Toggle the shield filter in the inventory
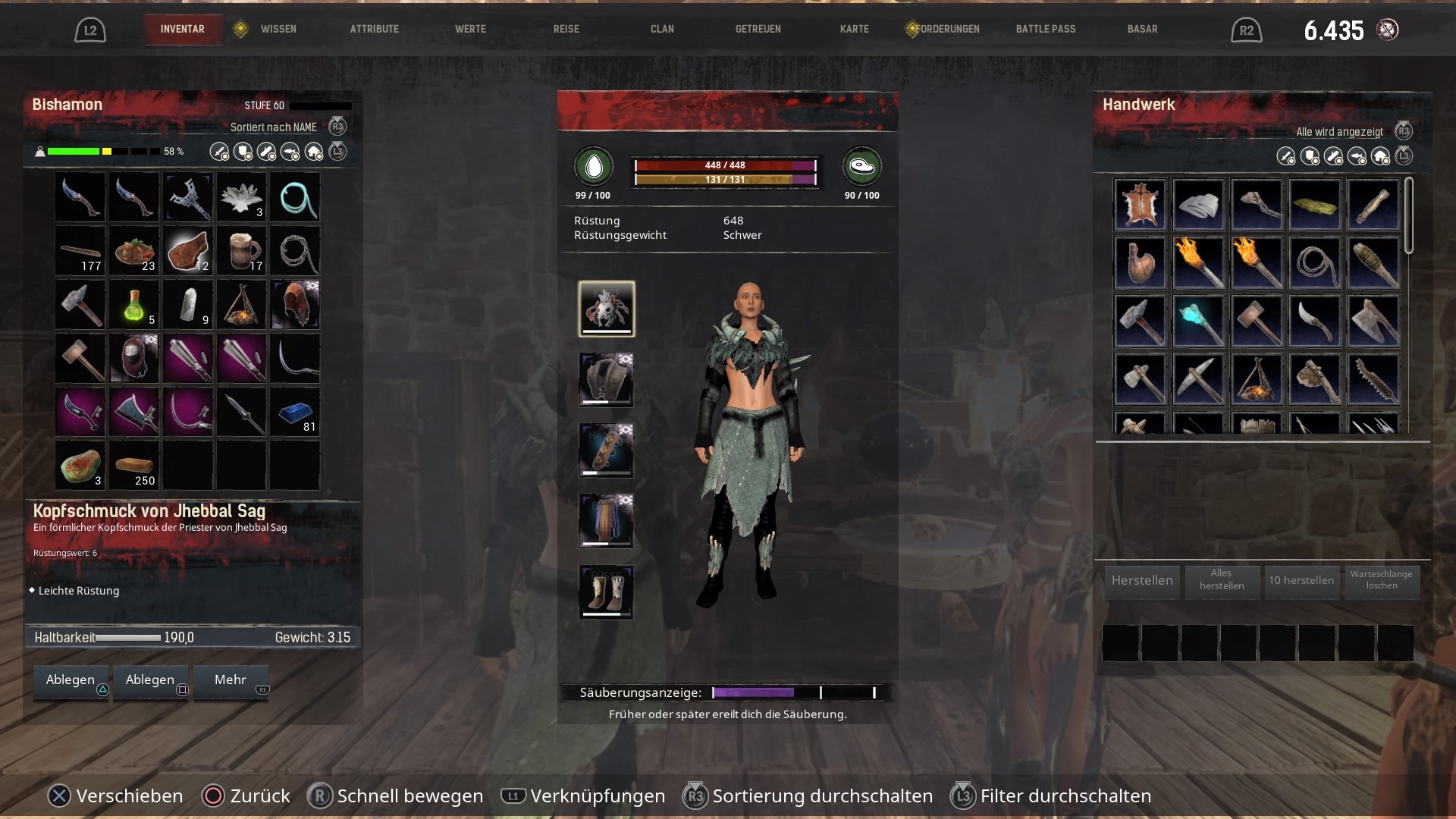Viewport: 1456px width, 819px height. click(x=242, y=152)
